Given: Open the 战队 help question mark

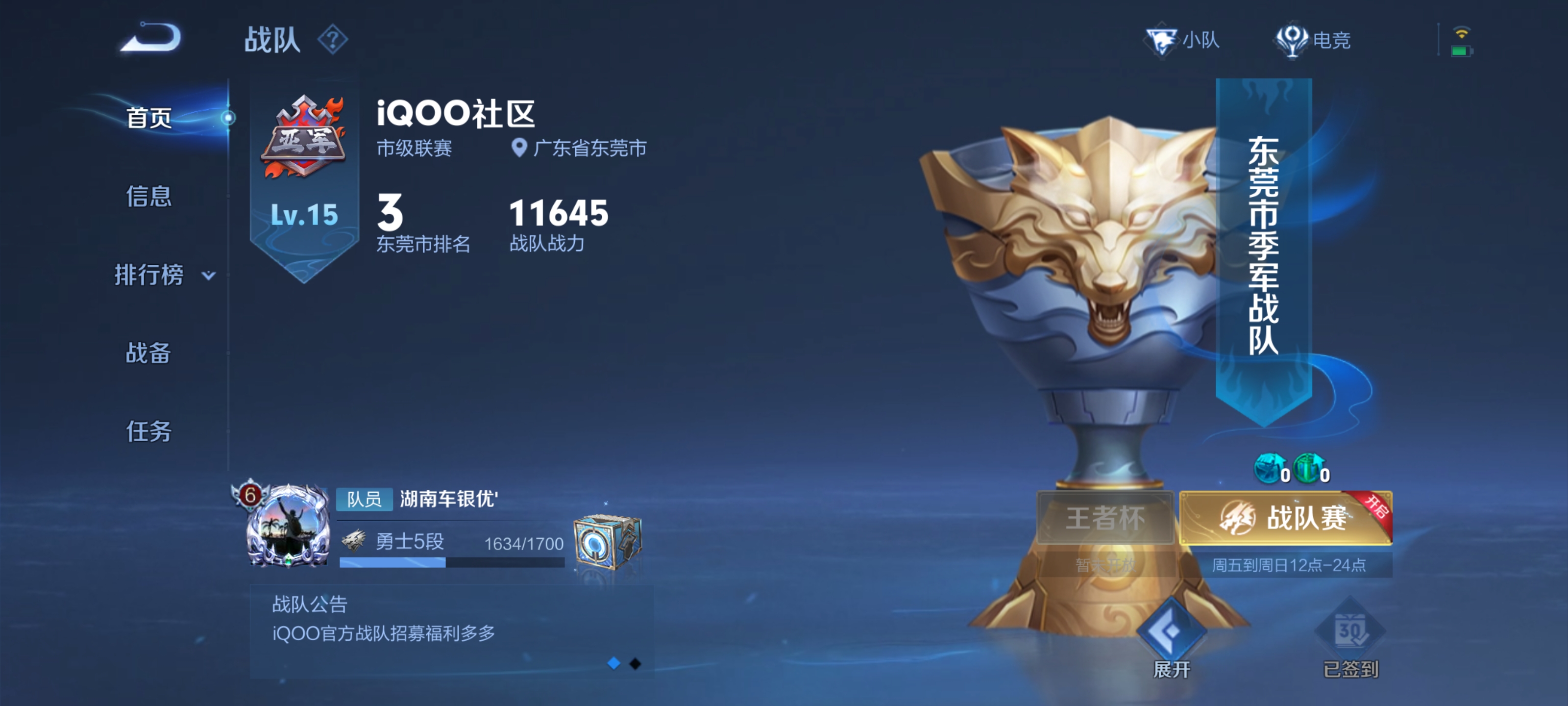Looking at the screenshot, I should (x=332, y=40).
